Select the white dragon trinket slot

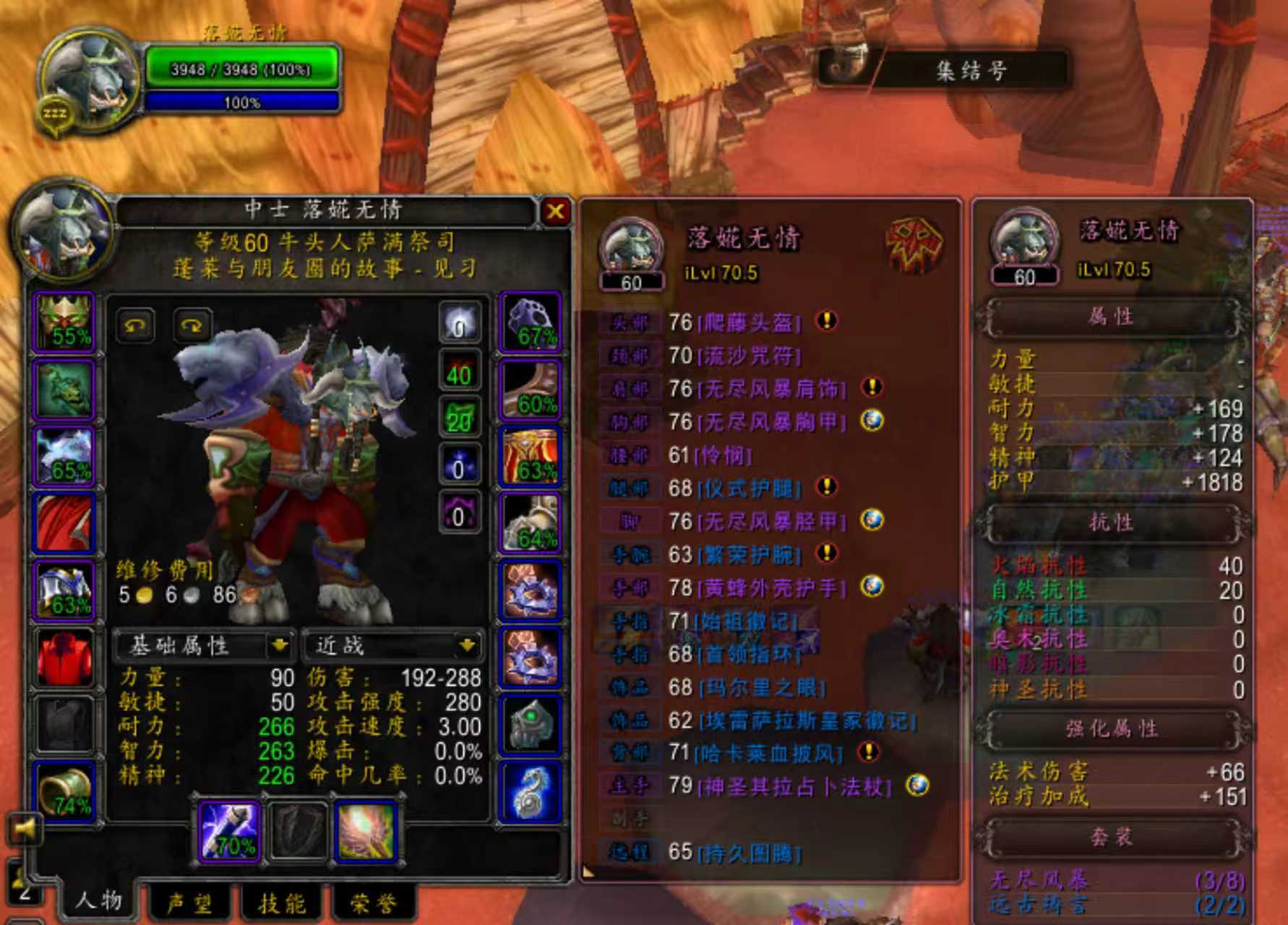coord(530,791)
